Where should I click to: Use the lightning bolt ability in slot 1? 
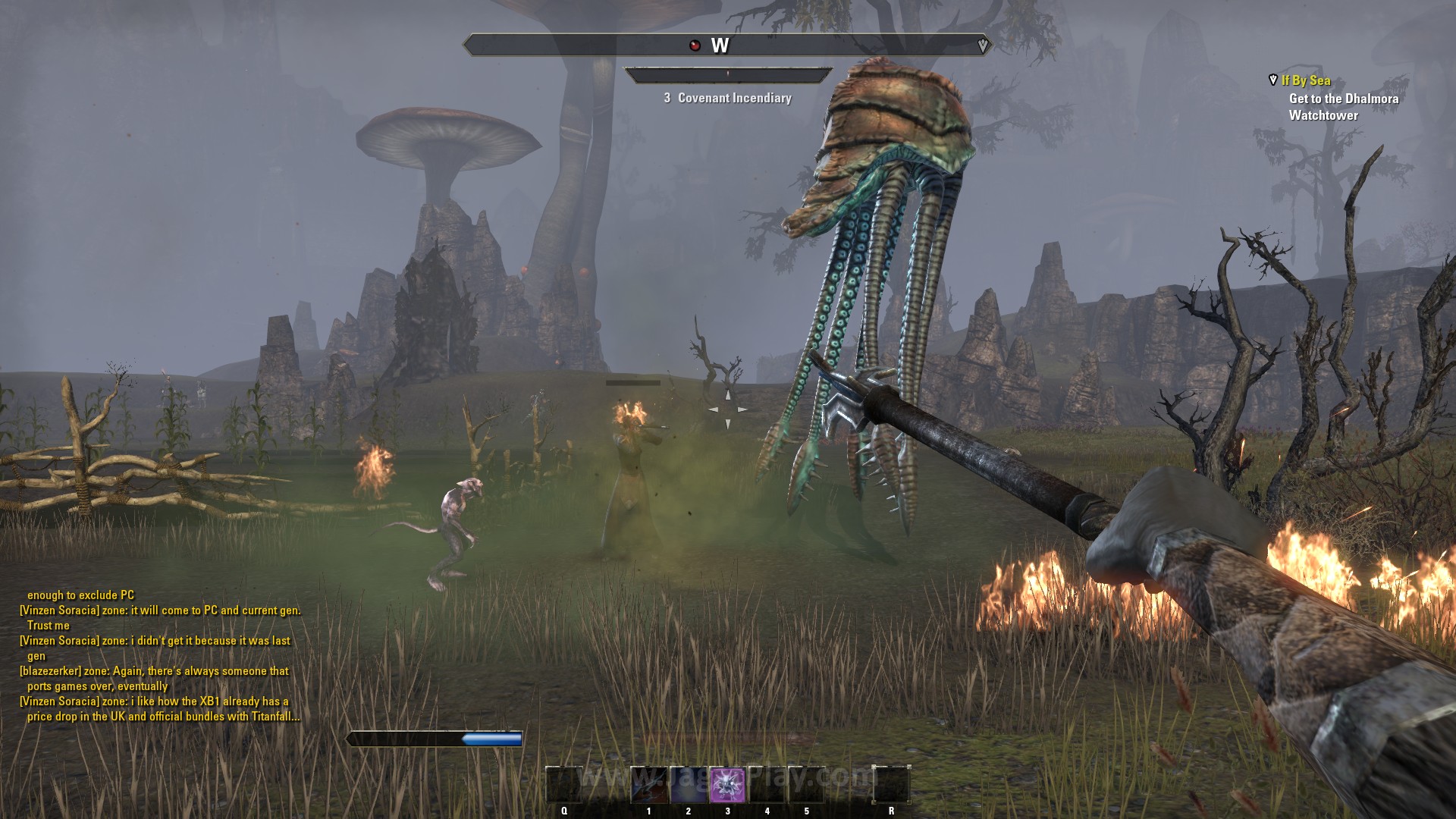[649, 784]
